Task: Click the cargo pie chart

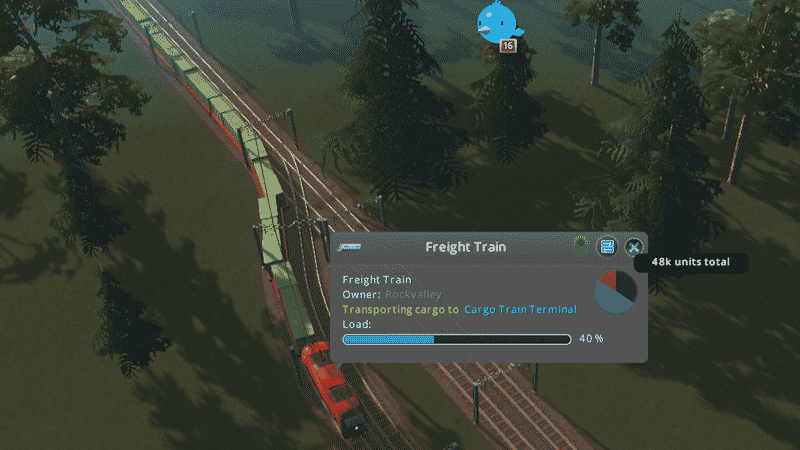Action: [615, 291]
